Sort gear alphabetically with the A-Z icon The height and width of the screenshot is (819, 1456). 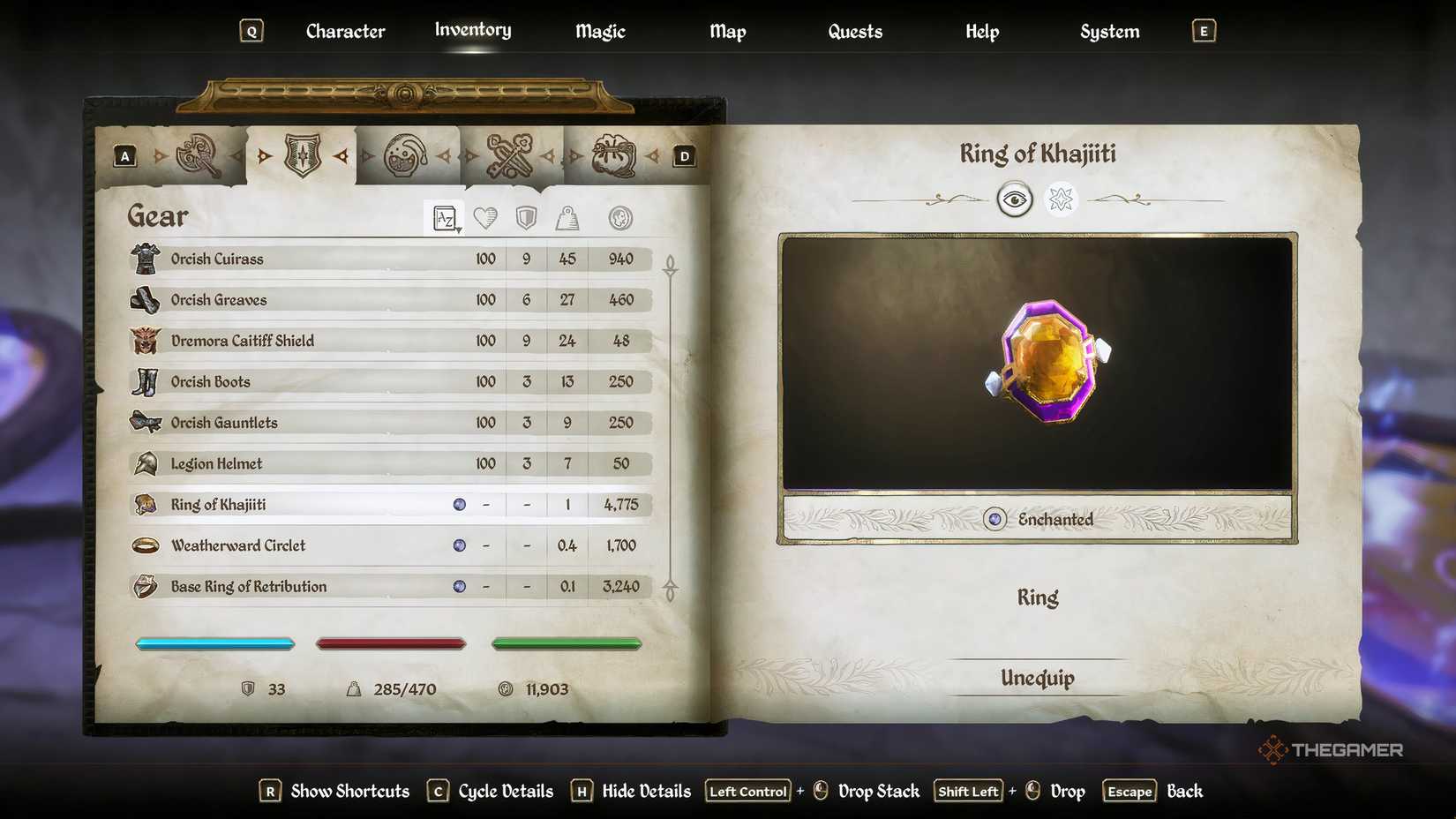[x=444, y=217]
